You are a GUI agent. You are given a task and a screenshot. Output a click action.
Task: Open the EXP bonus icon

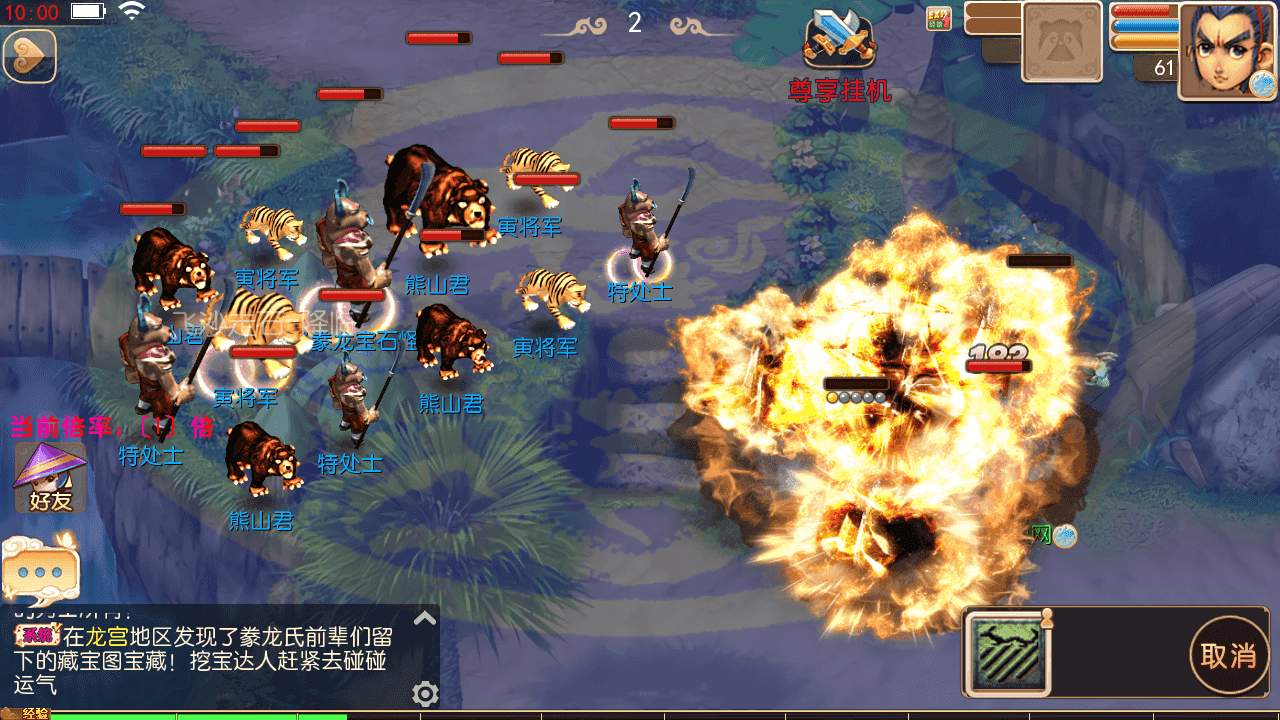(938, 18)
